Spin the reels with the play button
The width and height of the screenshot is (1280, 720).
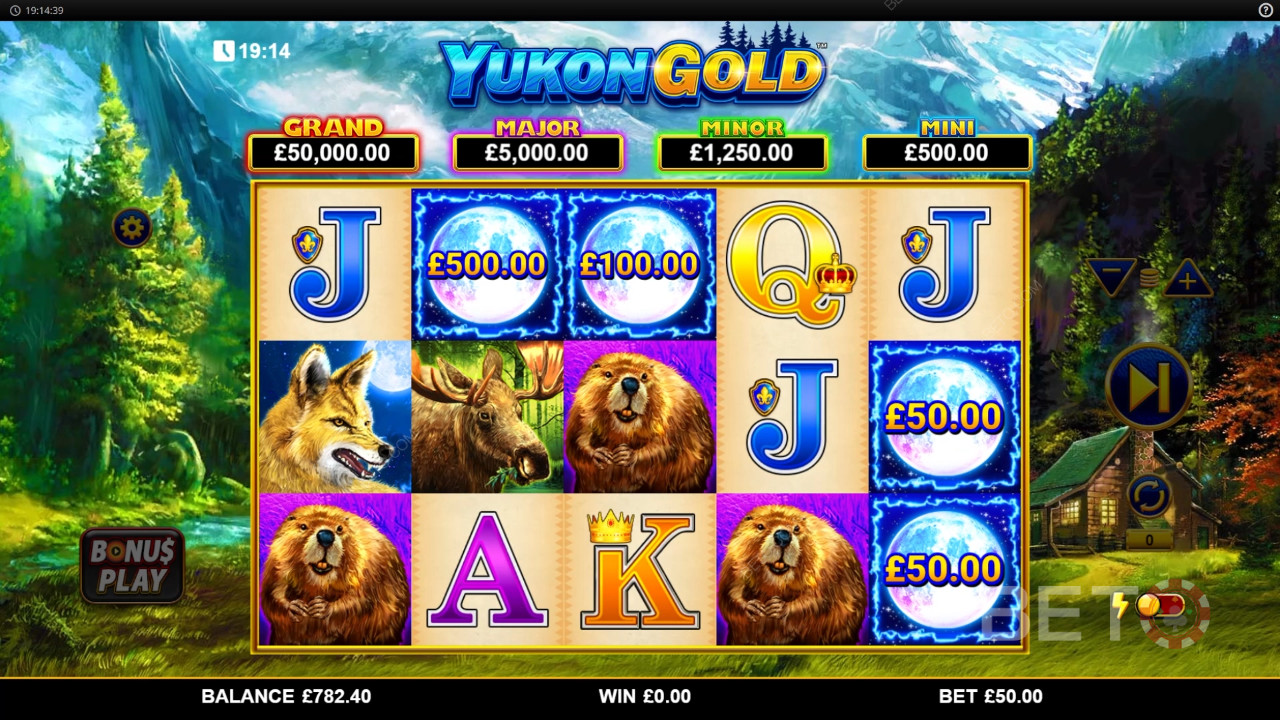(1149, 386)
